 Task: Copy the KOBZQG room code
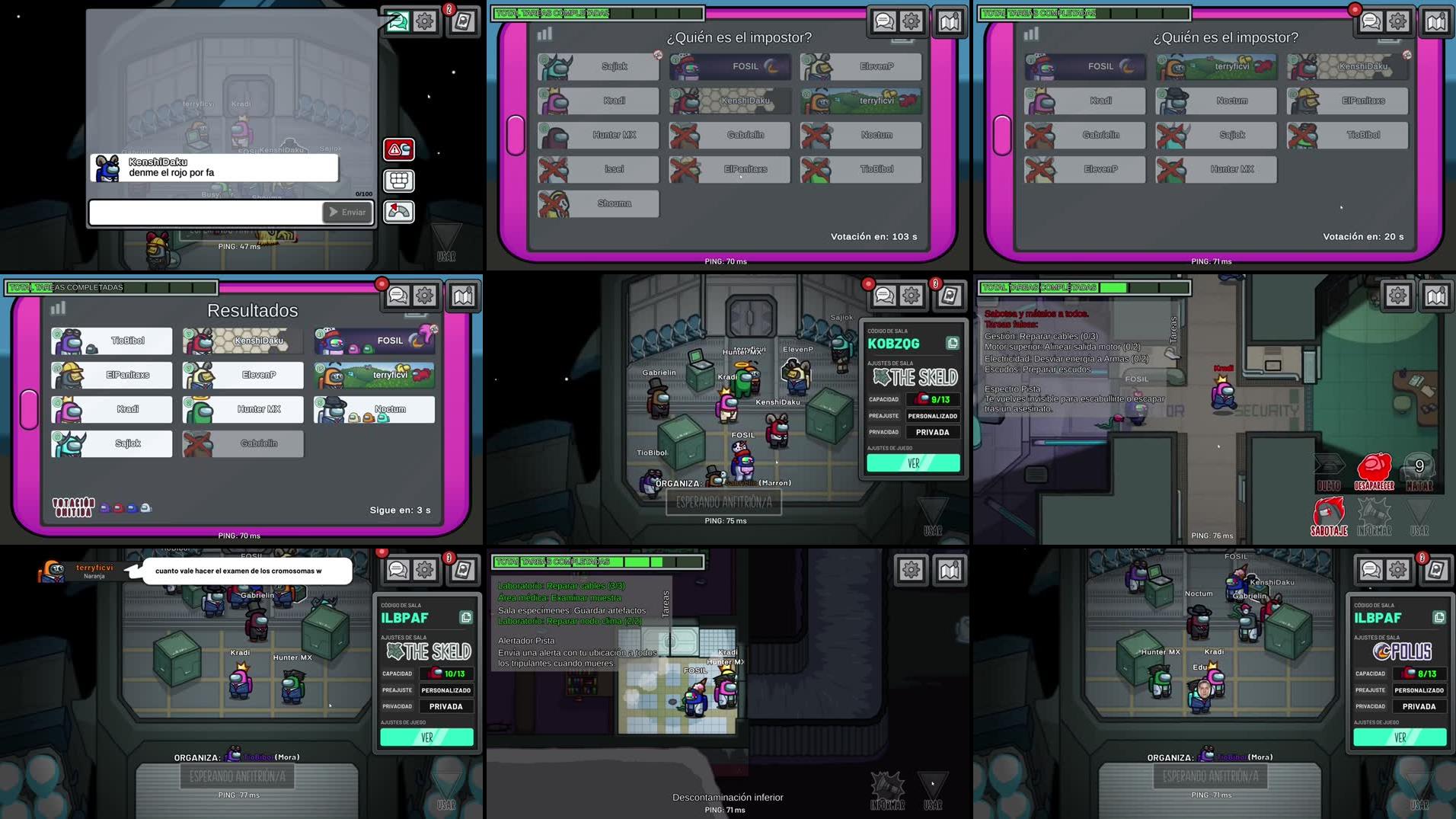tap(953, 343)
